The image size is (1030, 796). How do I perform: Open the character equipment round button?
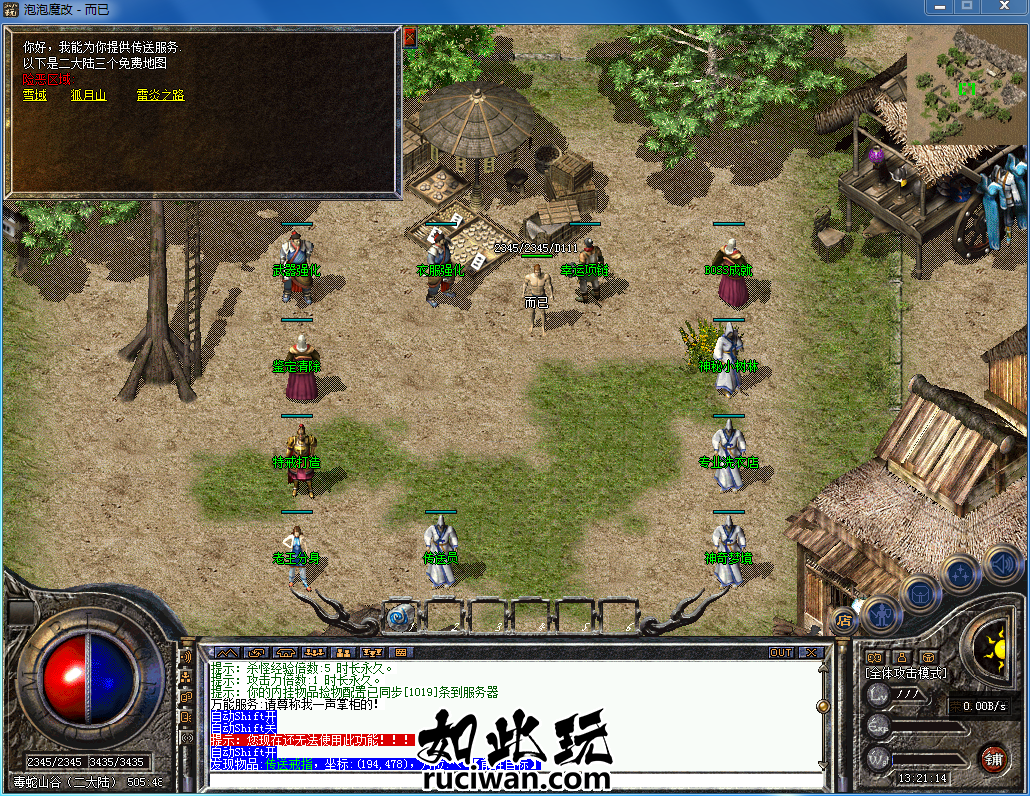pyautogui.click(x=881, y=612)
